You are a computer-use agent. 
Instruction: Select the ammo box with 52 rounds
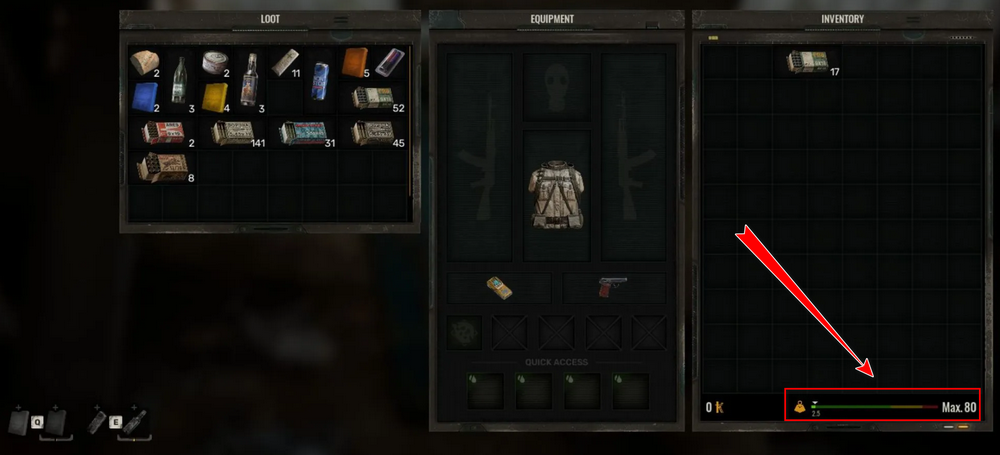(373, 97)
